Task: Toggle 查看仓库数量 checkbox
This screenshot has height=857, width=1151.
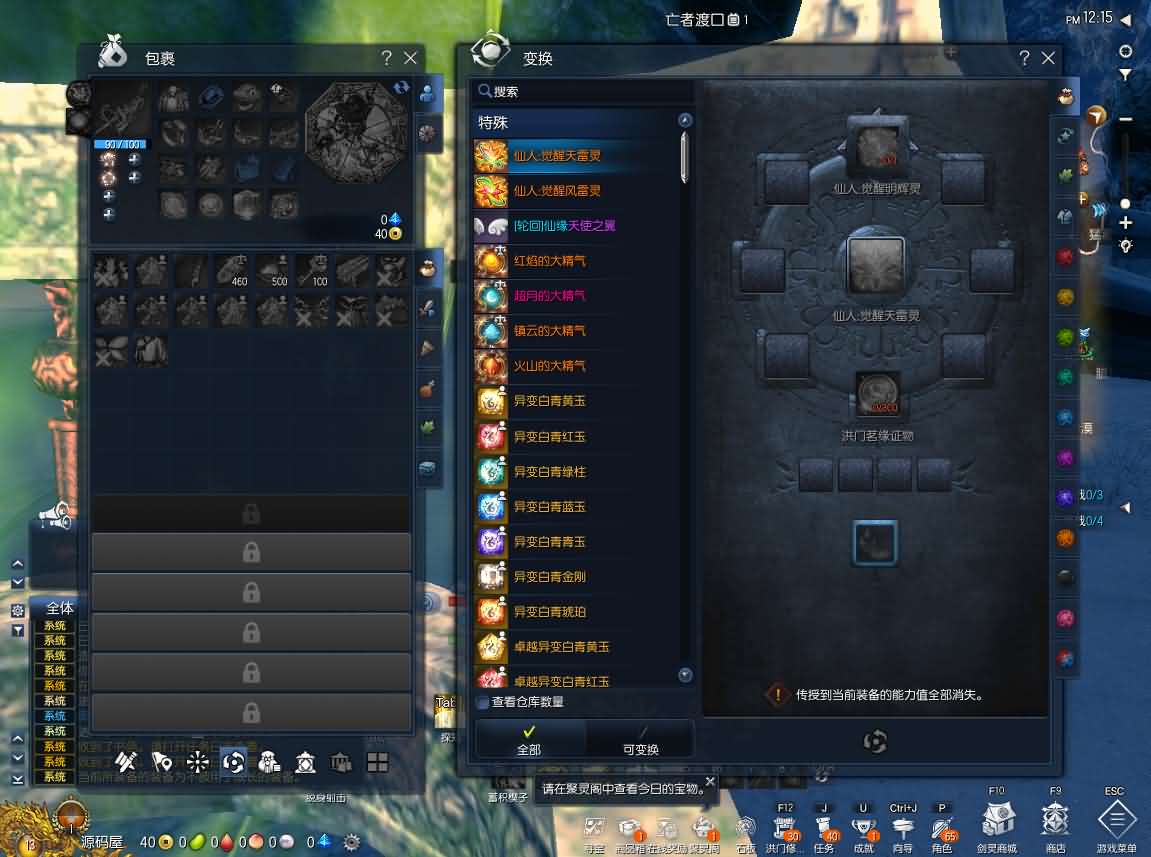Action: (x=483, y=702)
